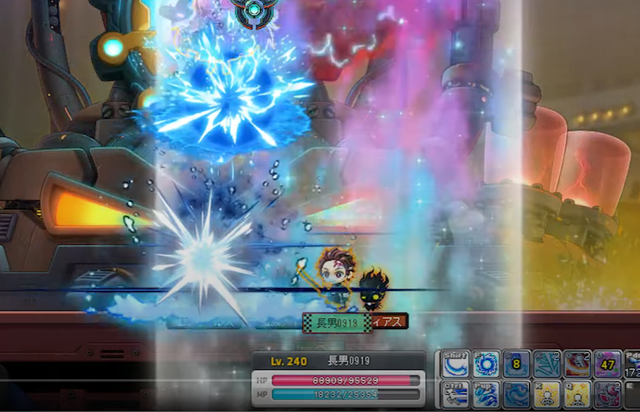Use the blue swirling vortex skill
The image size is (640, 412).
pos(486,364)
